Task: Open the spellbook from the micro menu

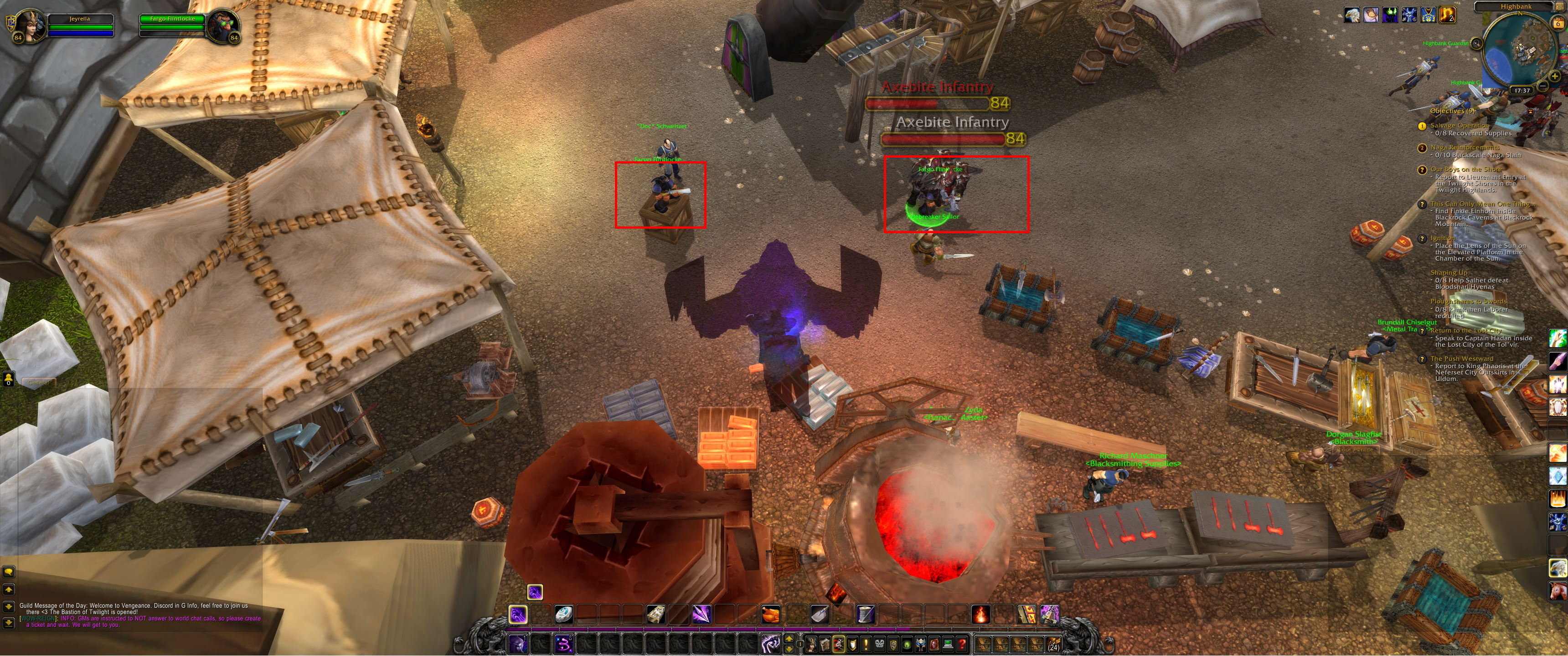Action: (825, 646)
